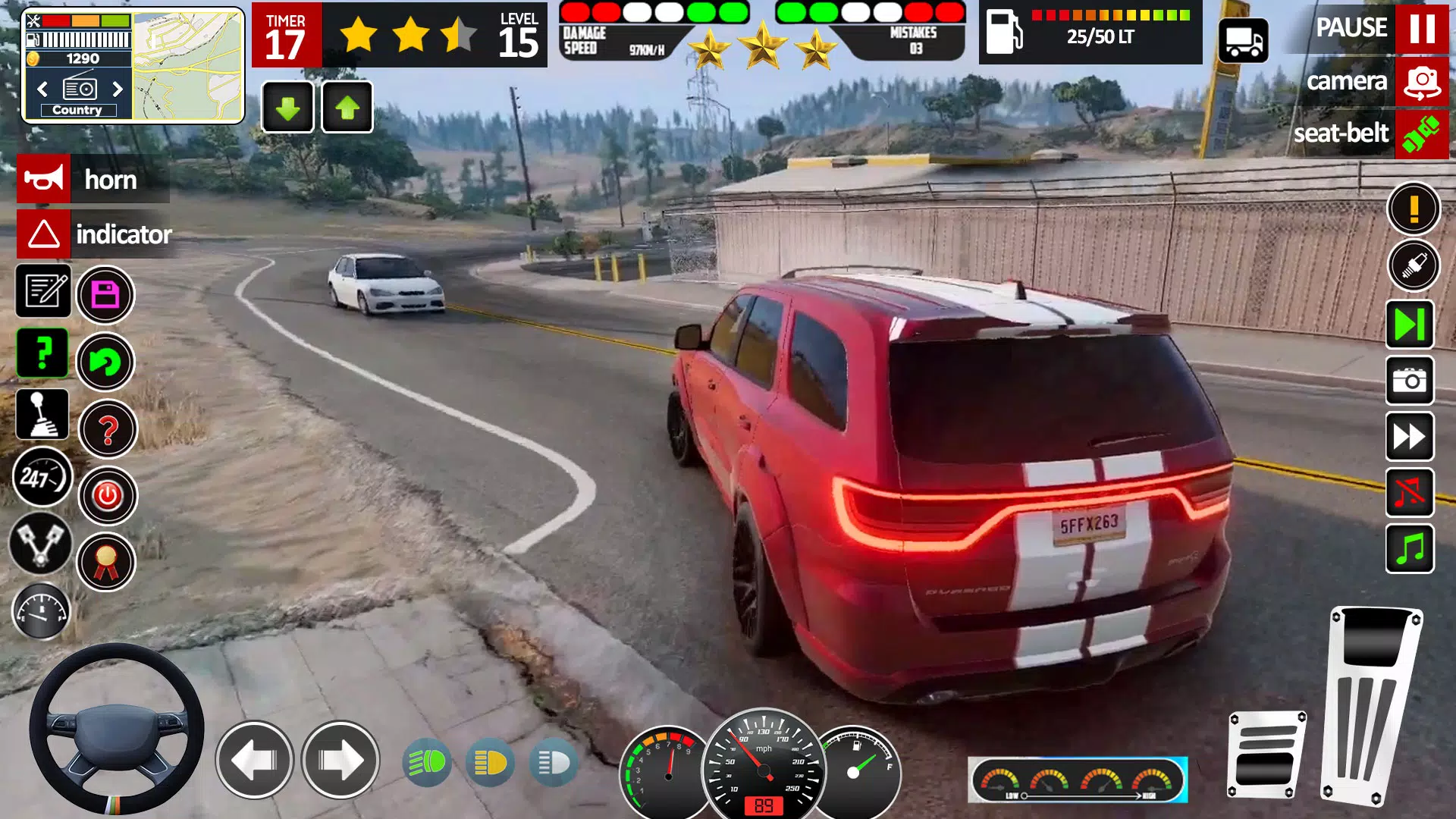This screenshot has width=1456, height=819.
Task: Save progress with the pink floppy disk
Action: pyautogui.click(x=105, y=295)
